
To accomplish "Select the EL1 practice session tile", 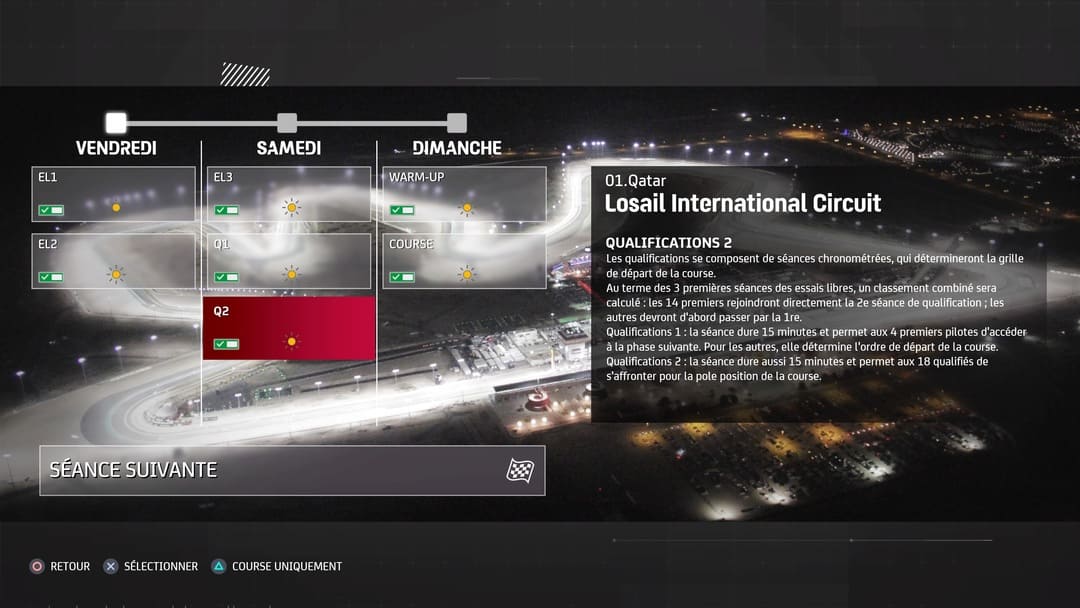I will click(113, 193).
